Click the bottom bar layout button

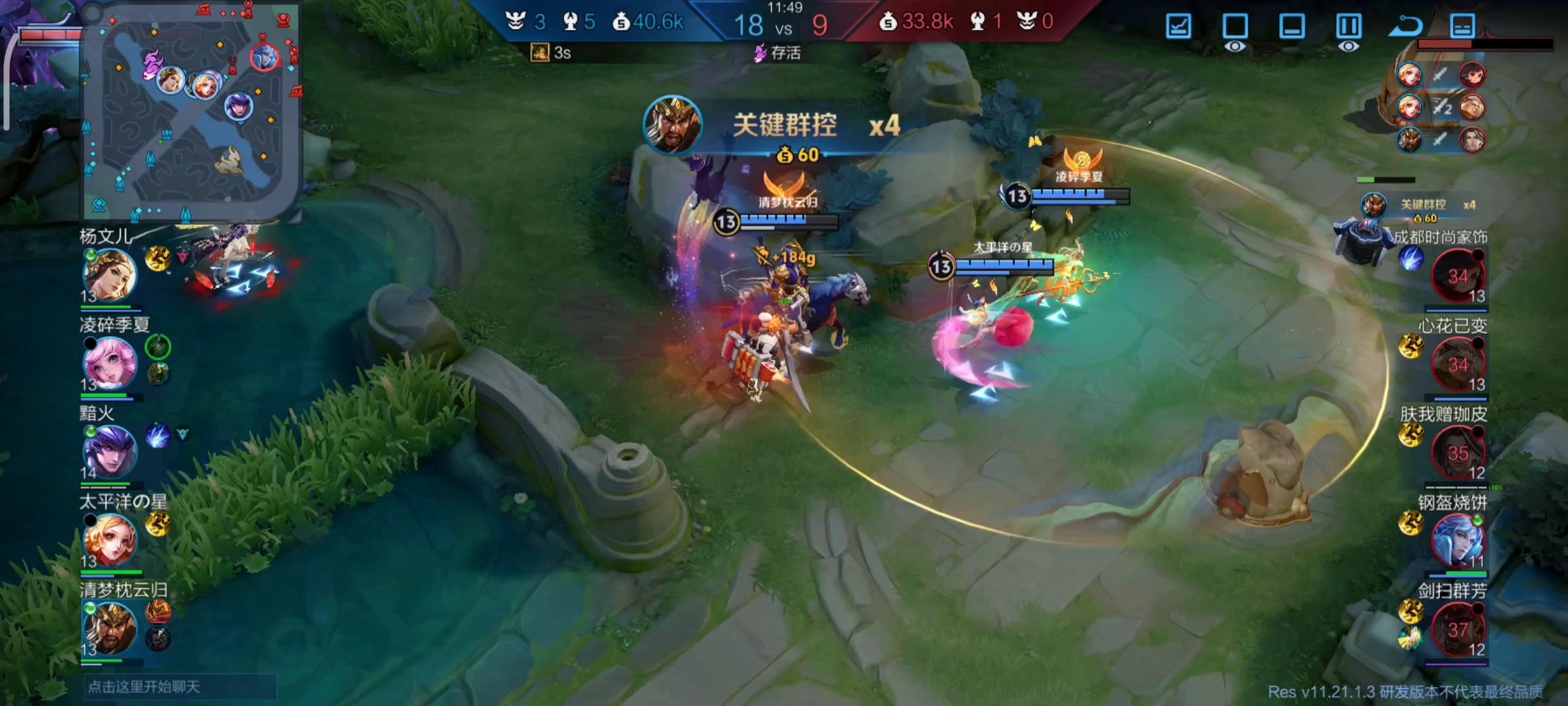[x=1292, y=27]
